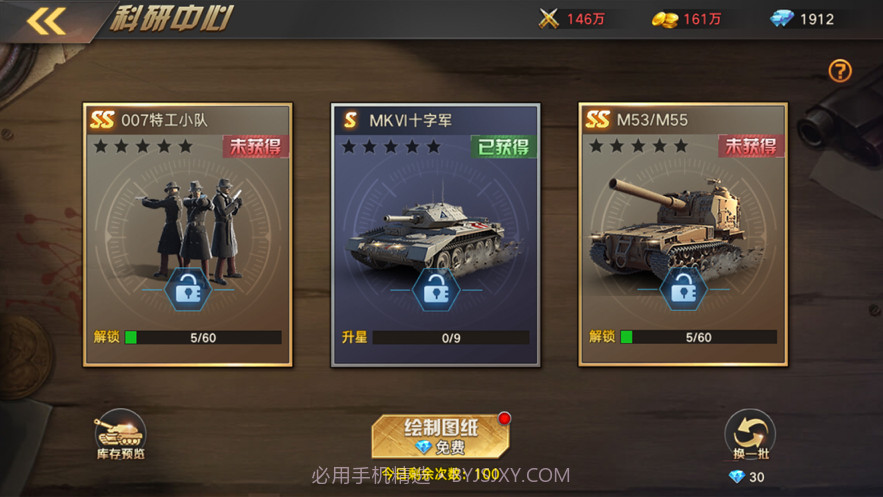This screenshot has height=497, width=883.
Task: Open the question mark help icon
Action: [x=840, y=71]
